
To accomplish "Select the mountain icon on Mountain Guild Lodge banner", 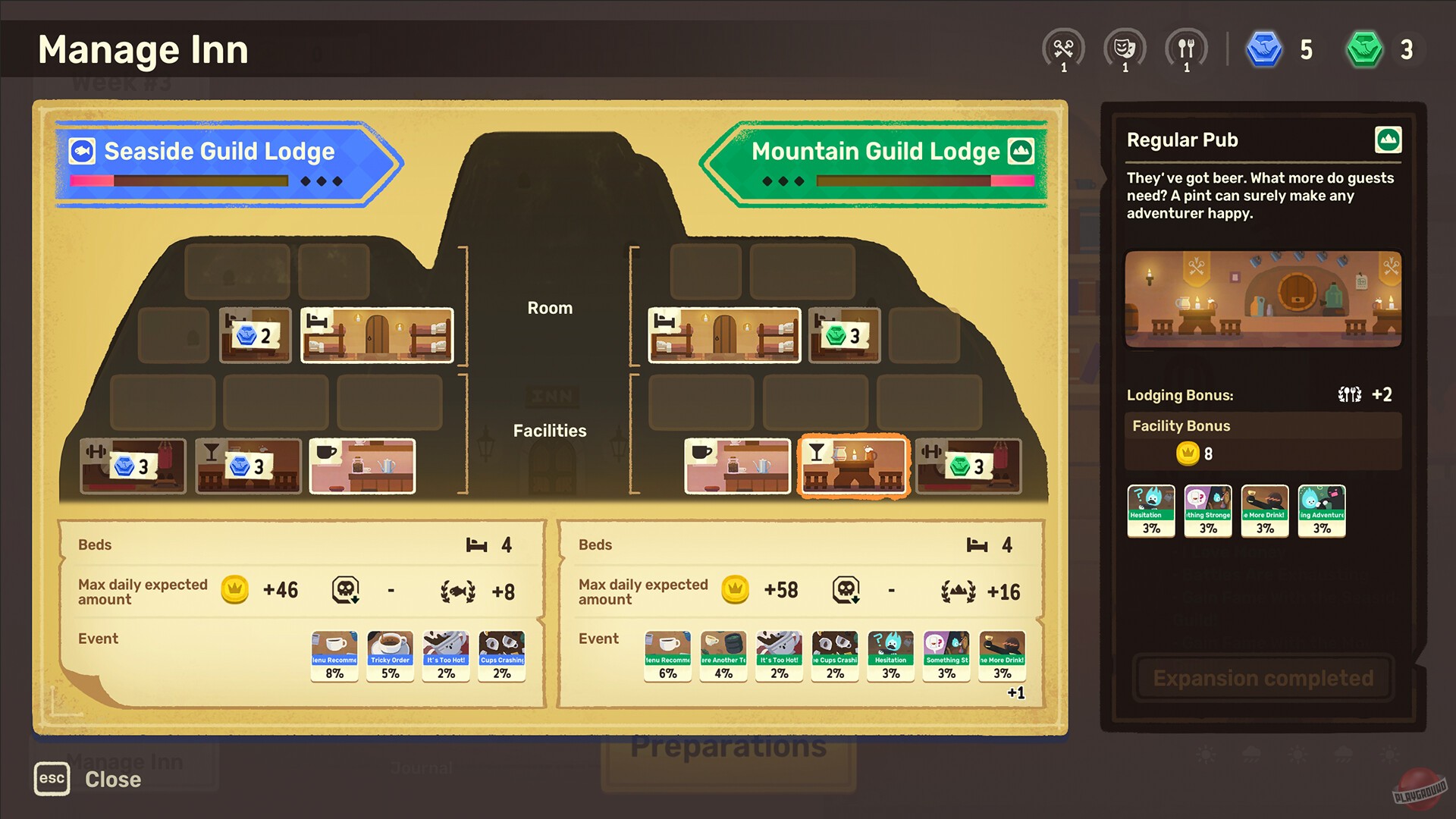I will [1022, 151].
